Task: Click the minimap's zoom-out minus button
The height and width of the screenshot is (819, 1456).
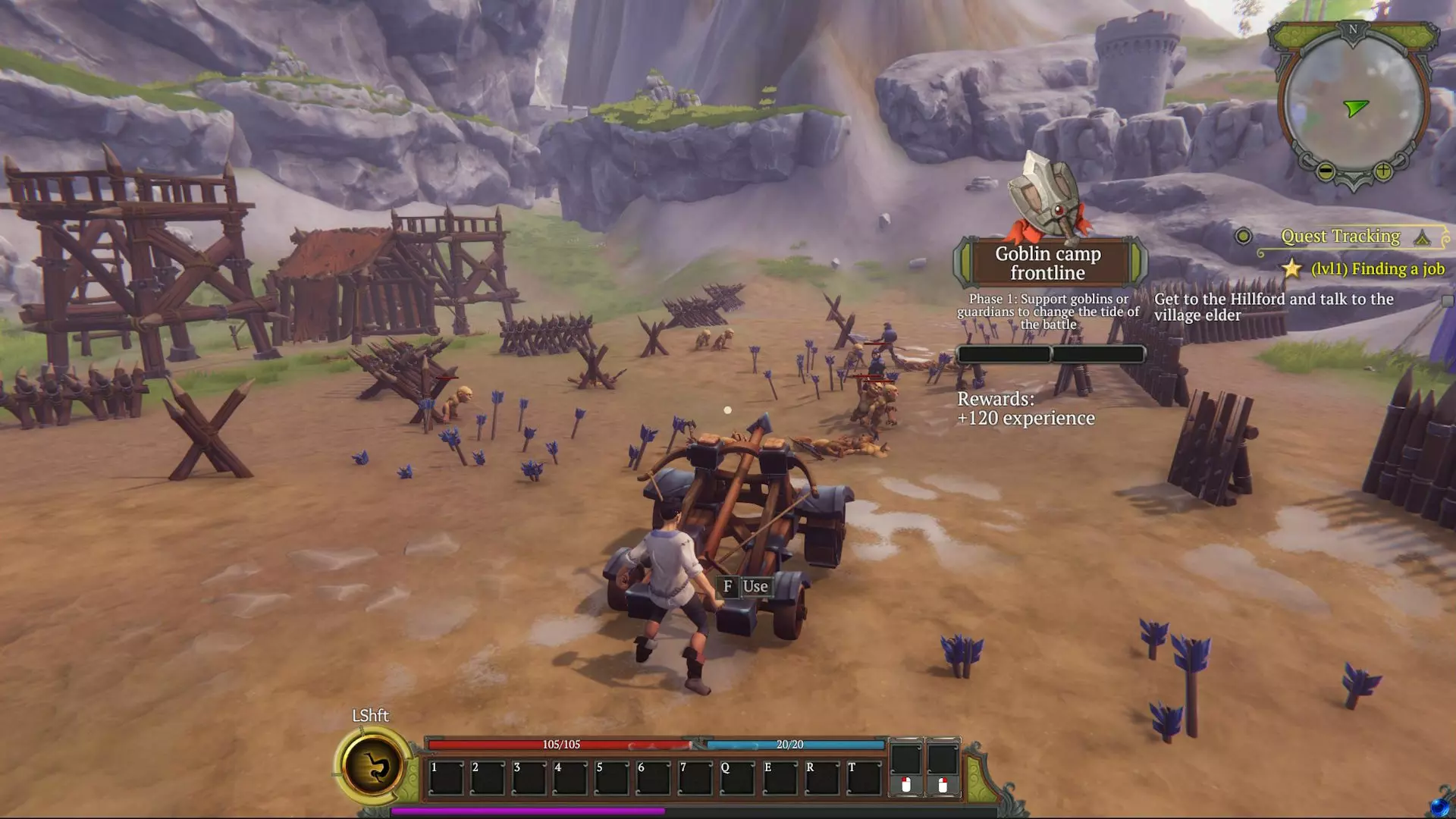Action: pos(1326,171)
